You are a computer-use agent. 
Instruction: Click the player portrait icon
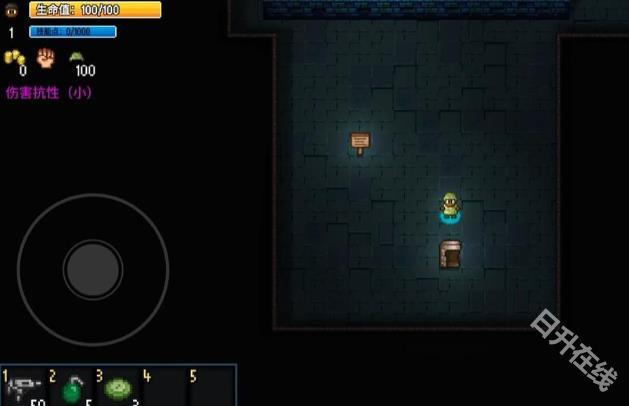pyautogui.click(x=12, y=10)
